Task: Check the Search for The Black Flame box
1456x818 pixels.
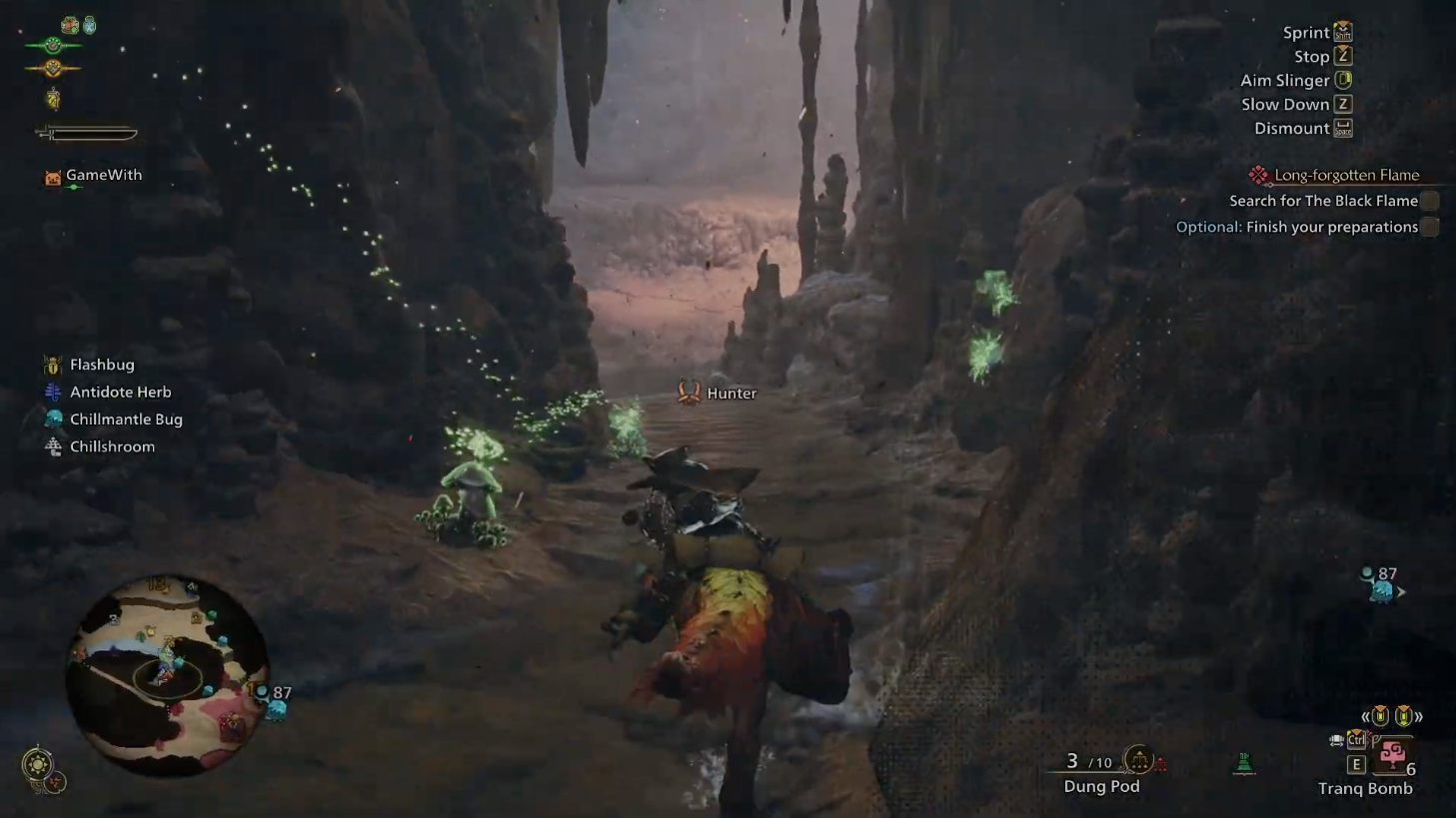Action: [1431, 201]
